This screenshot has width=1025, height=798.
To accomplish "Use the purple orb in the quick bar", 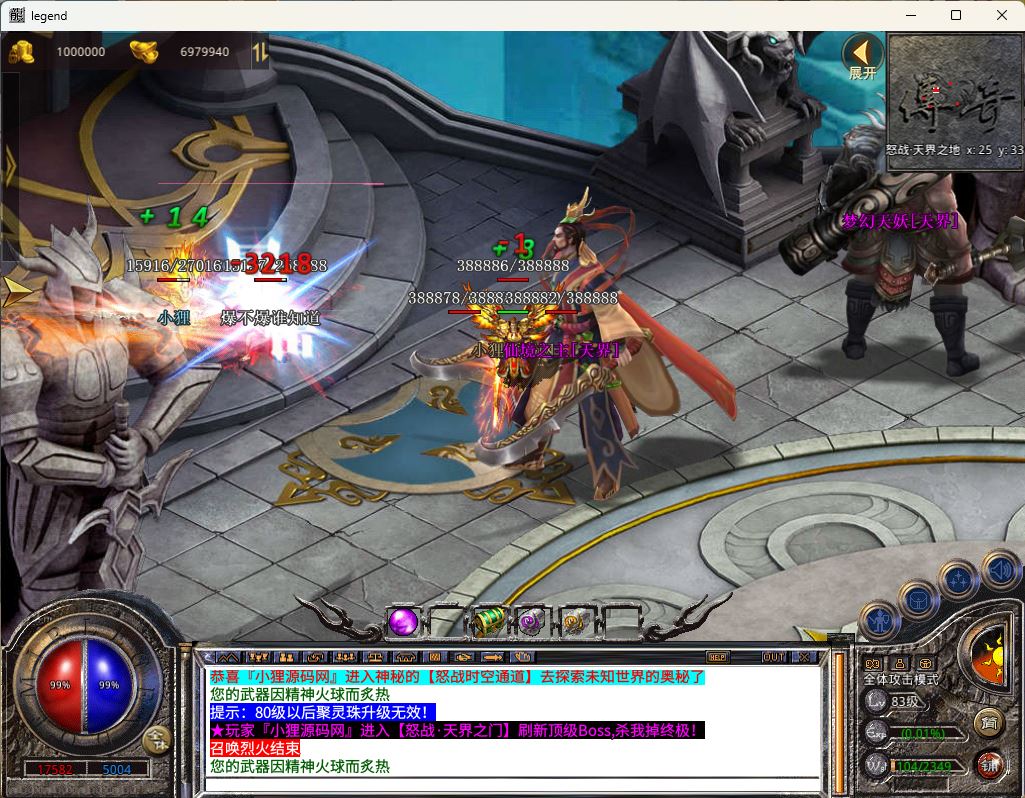I will click(x=403, y=621).
